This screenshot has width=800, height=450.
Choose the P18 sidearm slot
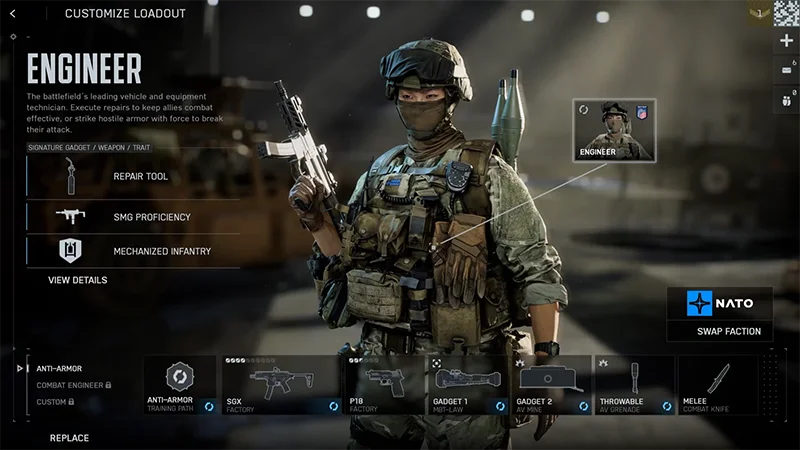point(384,385)
